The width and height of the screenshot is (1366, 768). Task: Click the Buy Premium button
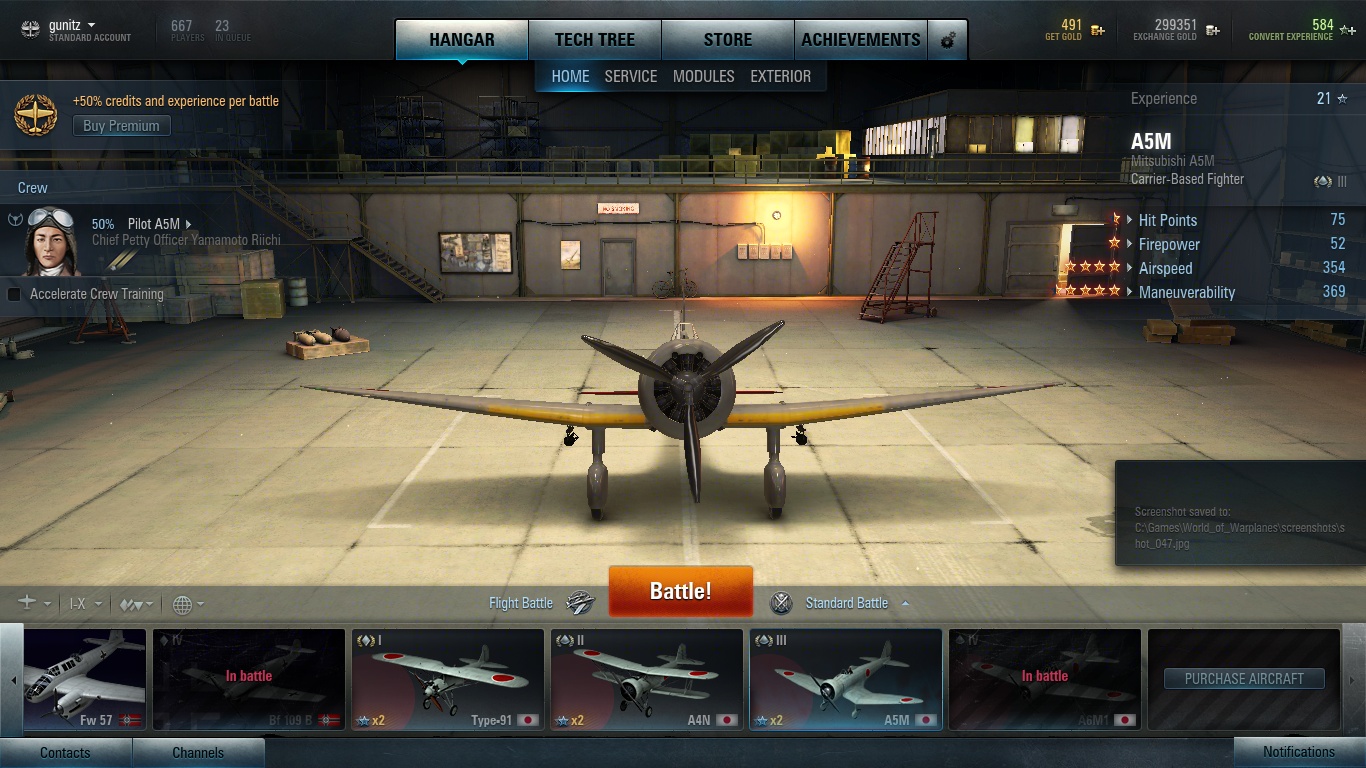[120, 125]
